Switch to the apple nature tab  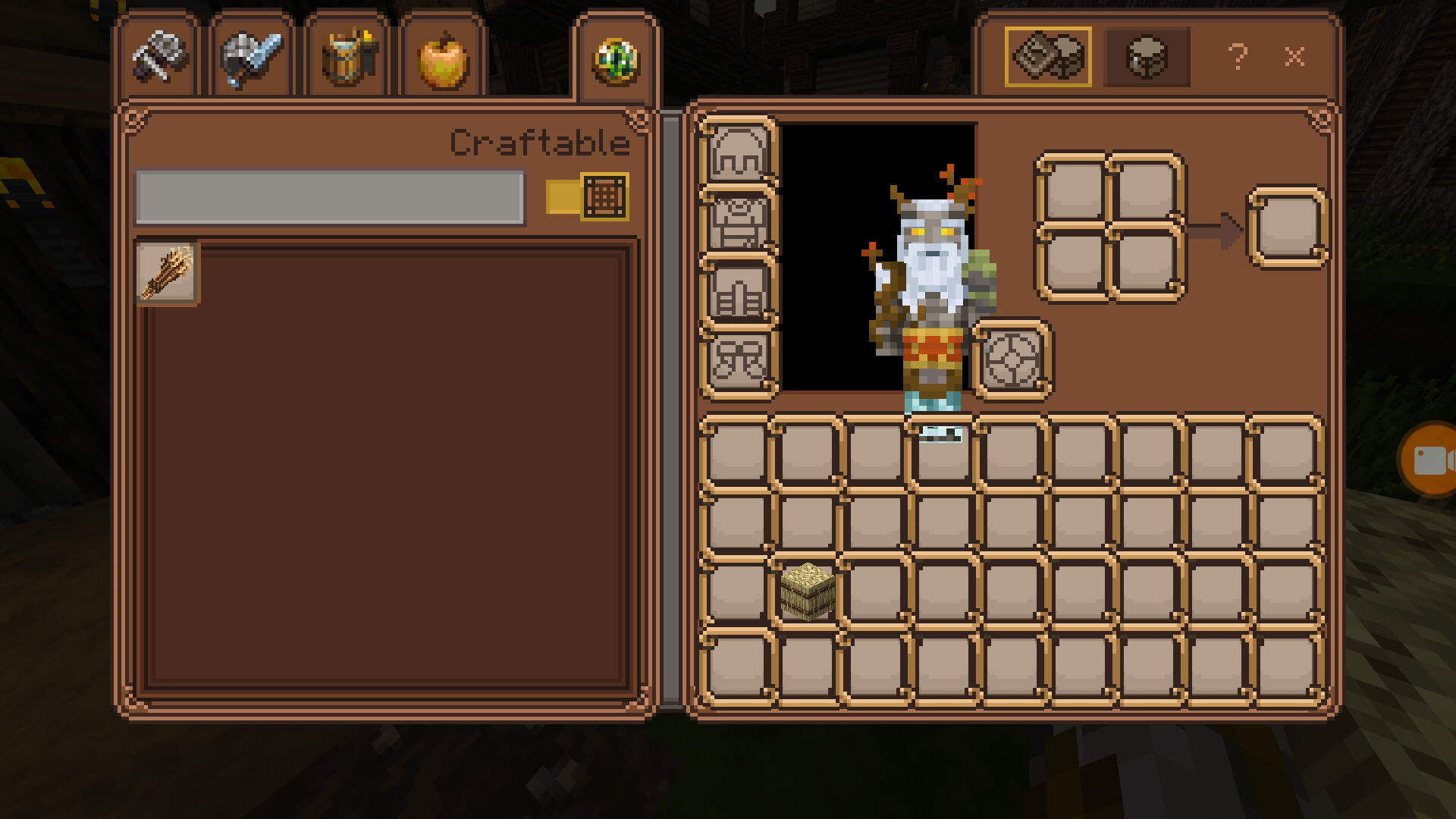pyautogui.click(x=443, y=59)
